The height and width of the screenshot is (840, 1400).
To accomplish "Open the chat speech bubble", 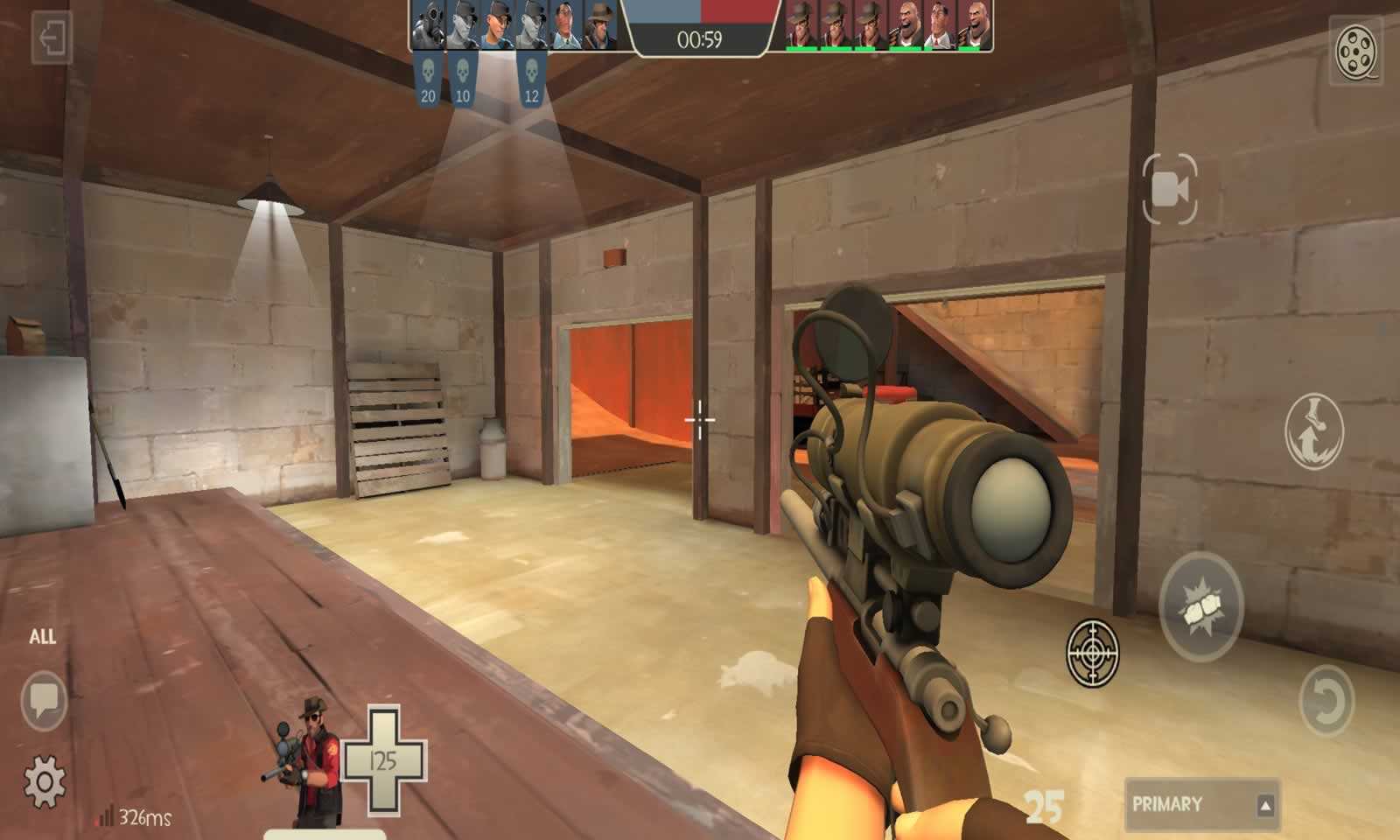I will 44,699.
